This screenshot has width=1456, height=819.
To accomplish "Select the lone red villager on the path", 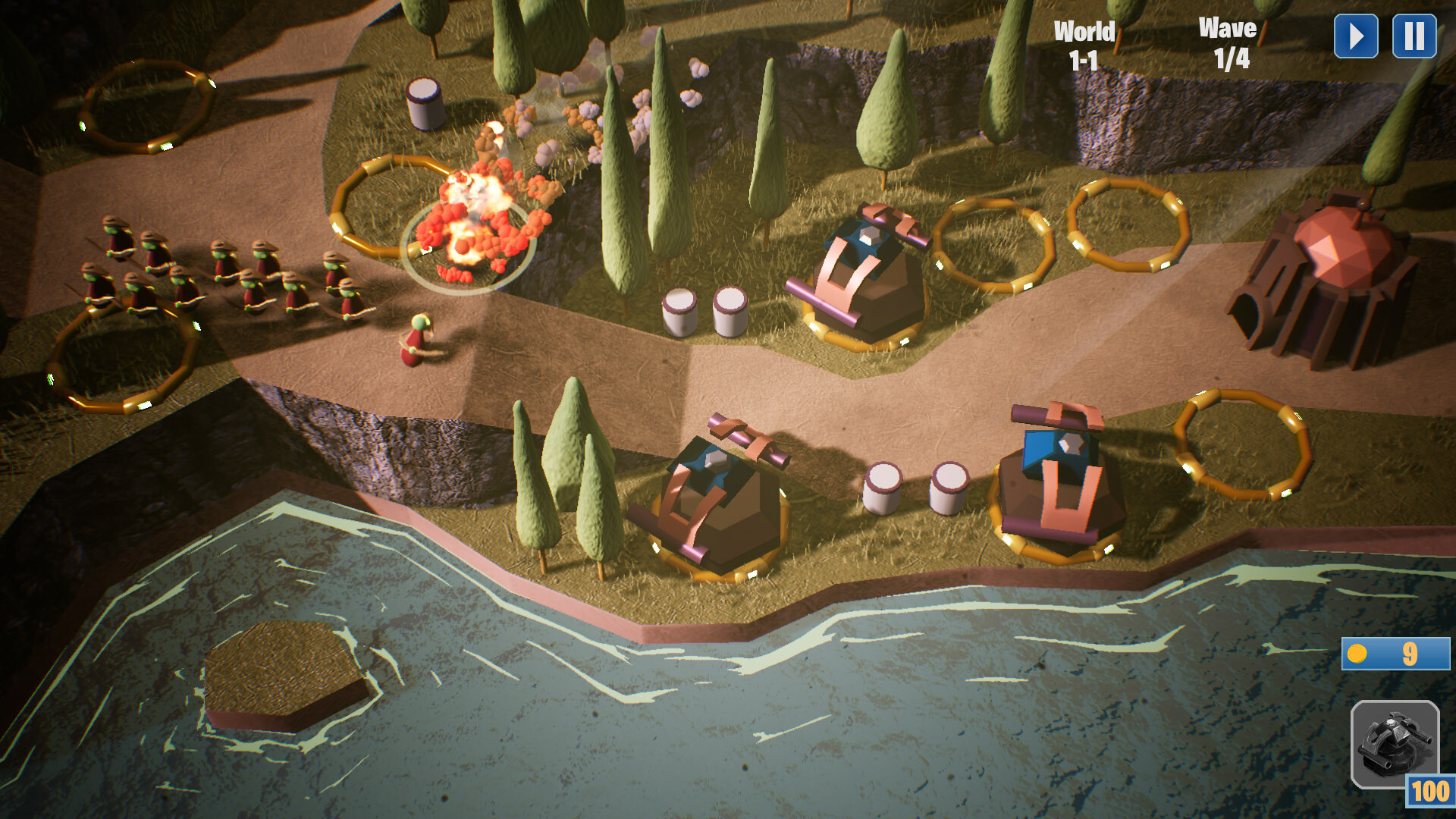I will [x=417, y=341].
